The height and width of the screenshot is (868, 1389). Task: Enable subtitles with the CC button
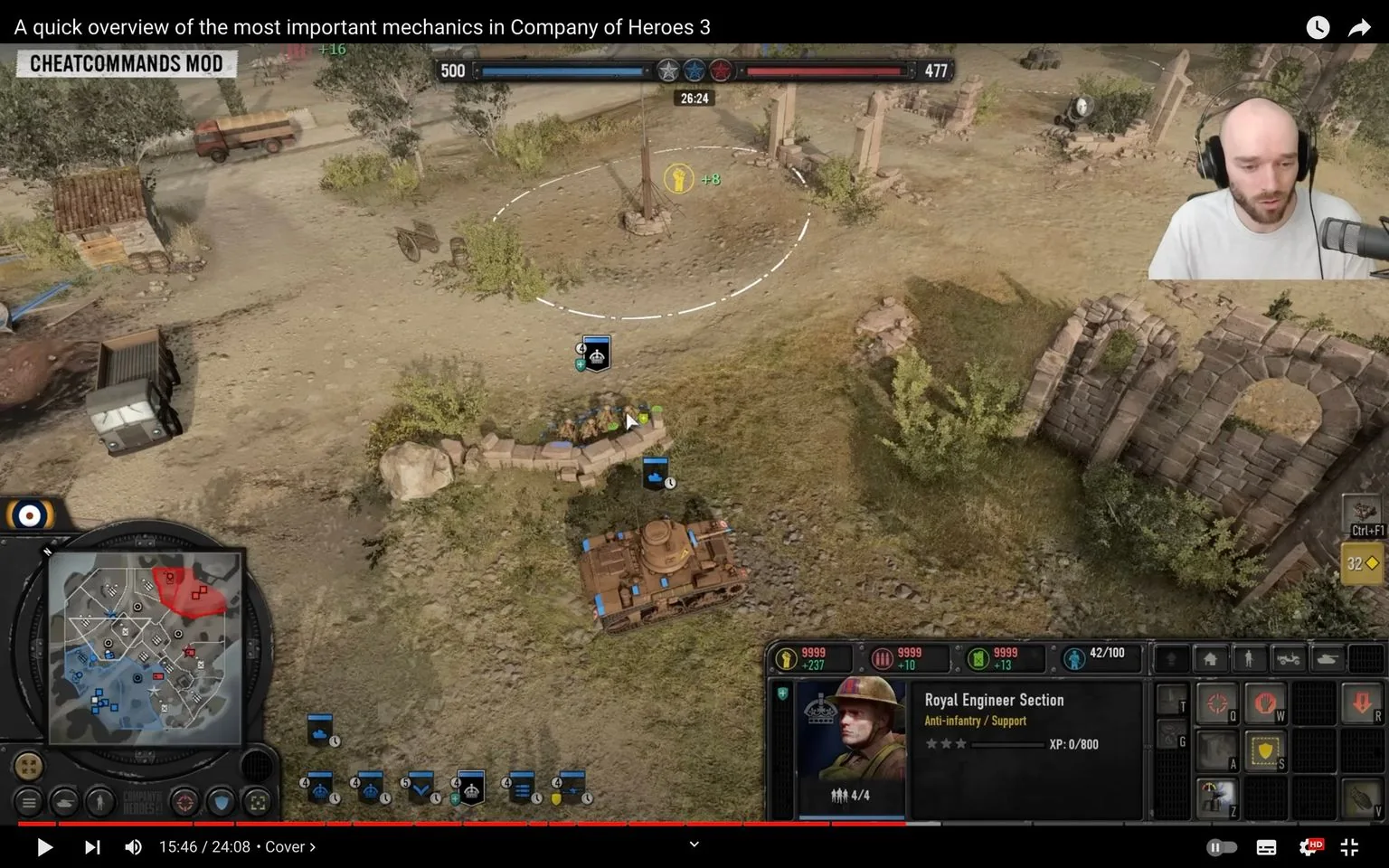coord(1265,847)
